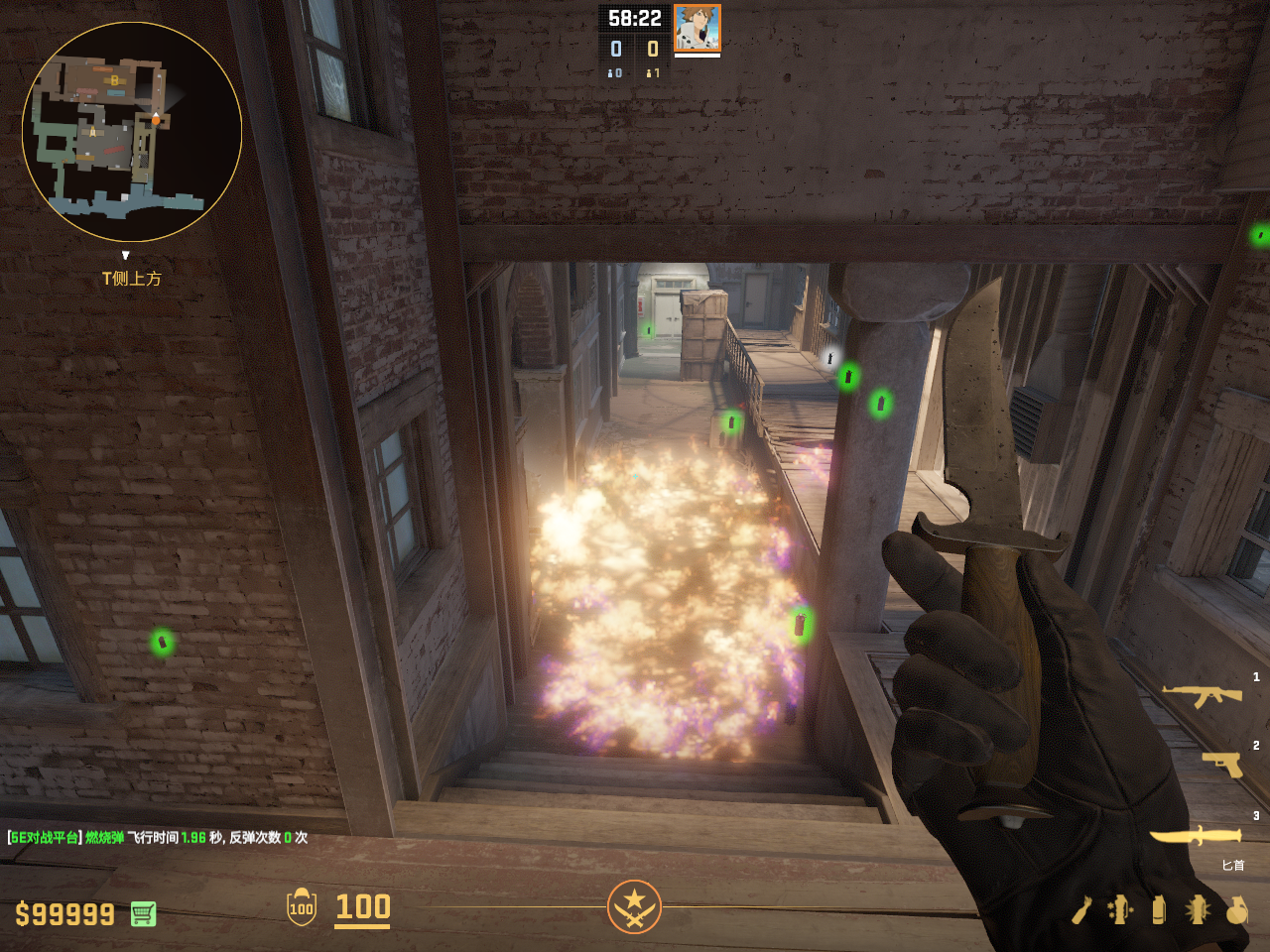Click the armor helmet icon

click(302, 907)
